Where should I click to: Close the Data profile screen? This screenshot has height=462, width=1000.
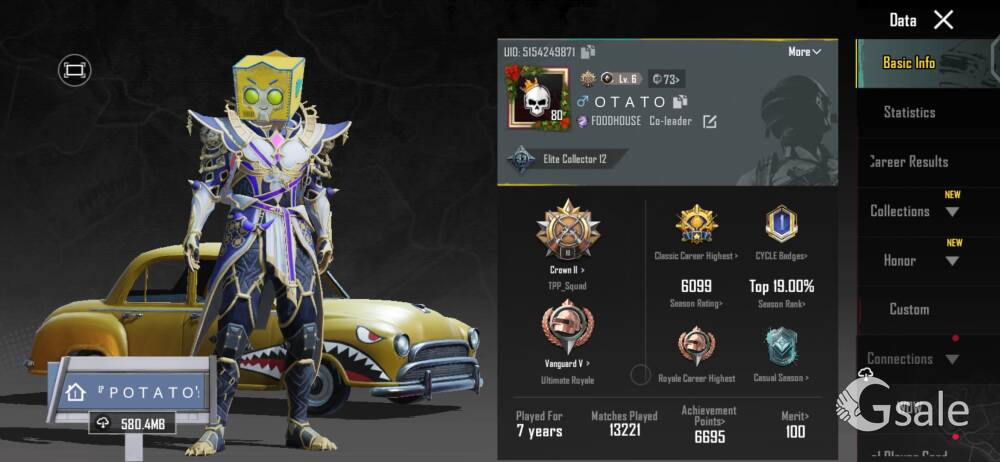tap(943, 19)
